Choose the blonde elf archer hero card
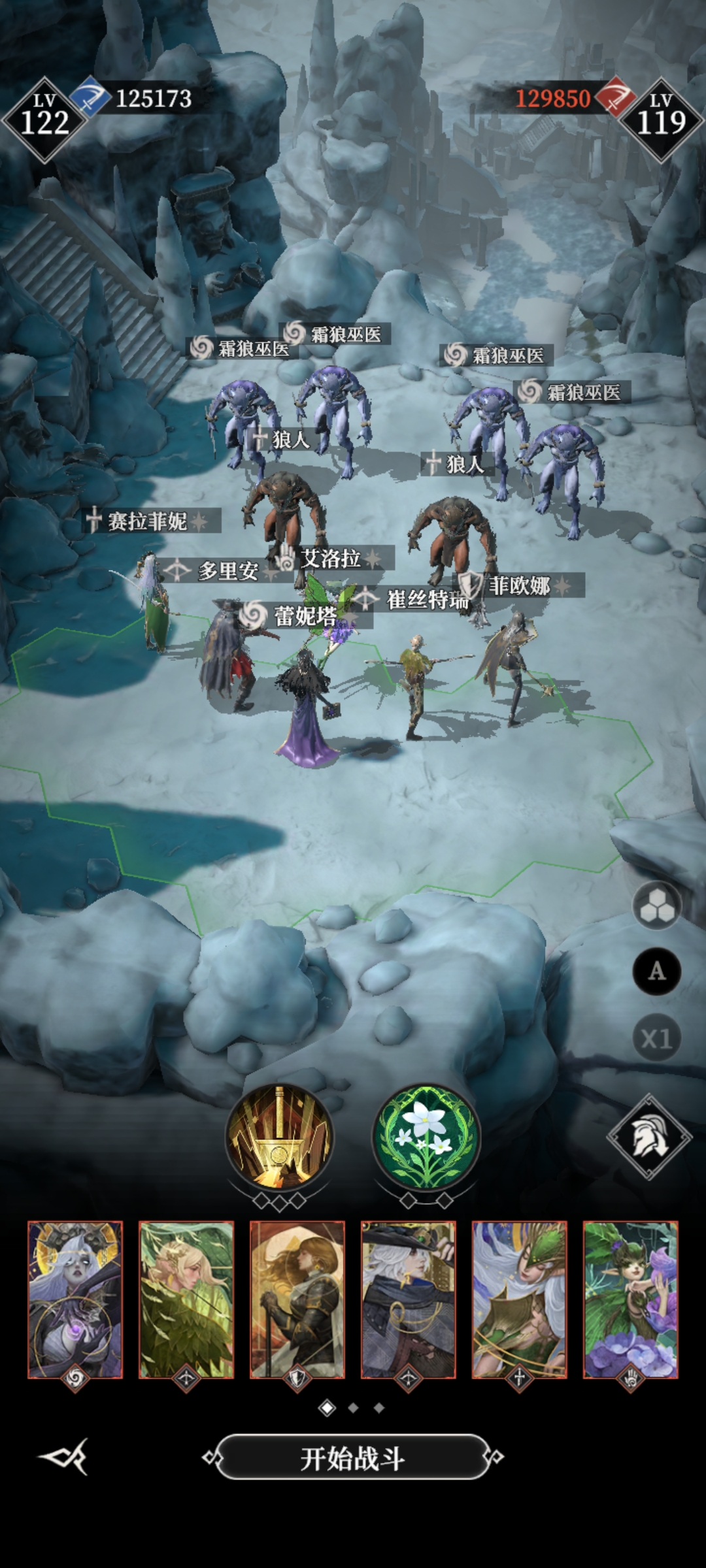This screenshot has height=1568, width=706. point(186,1299)
